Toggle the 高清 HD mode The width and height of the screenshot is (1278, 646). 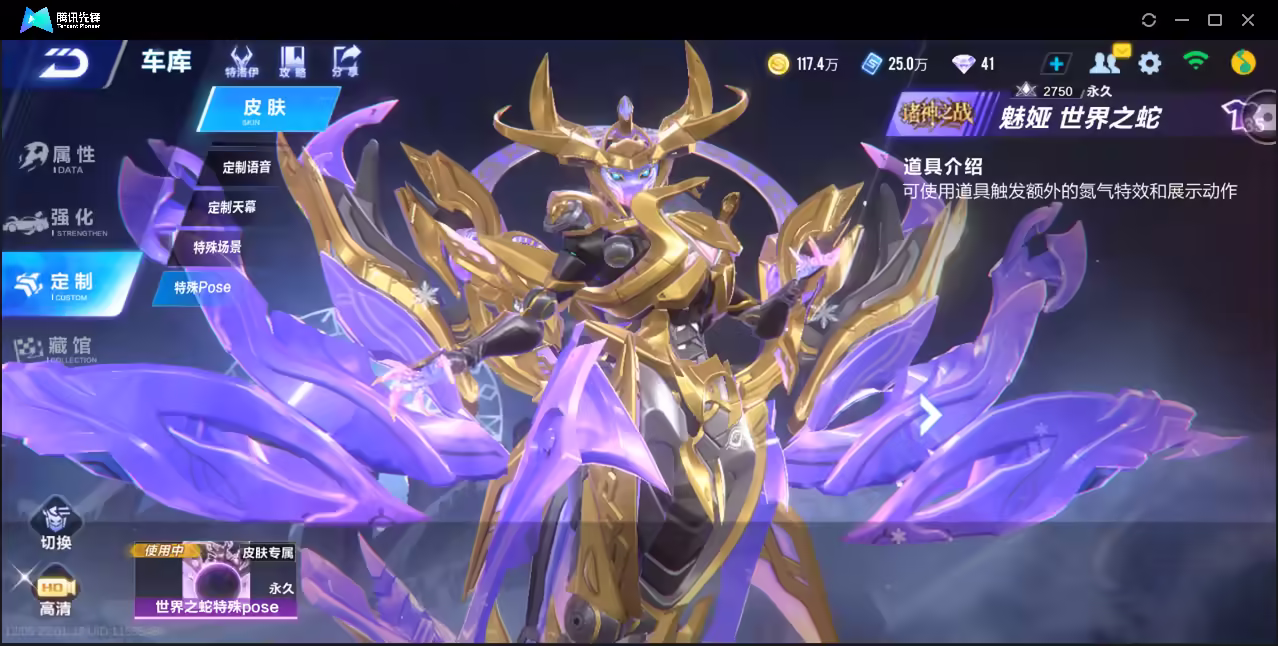[x=56, y=593]
